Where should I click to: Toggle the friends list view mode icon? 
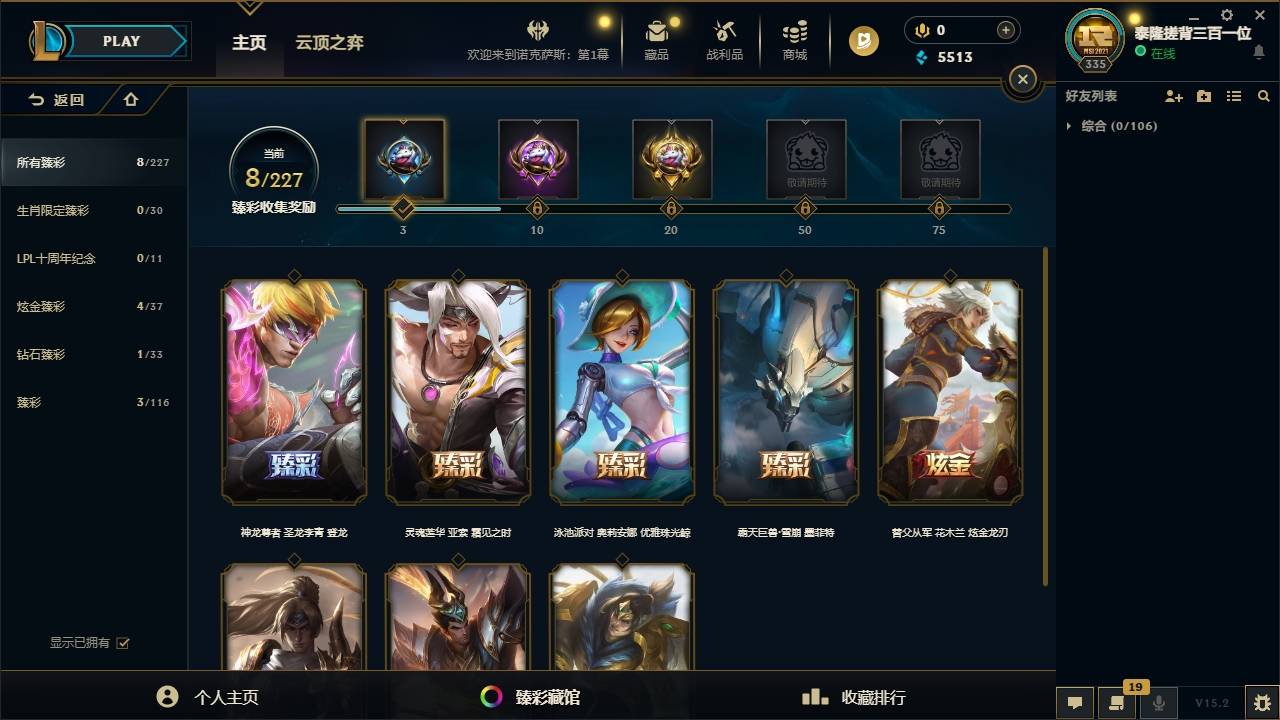(x=1233, y=95)
